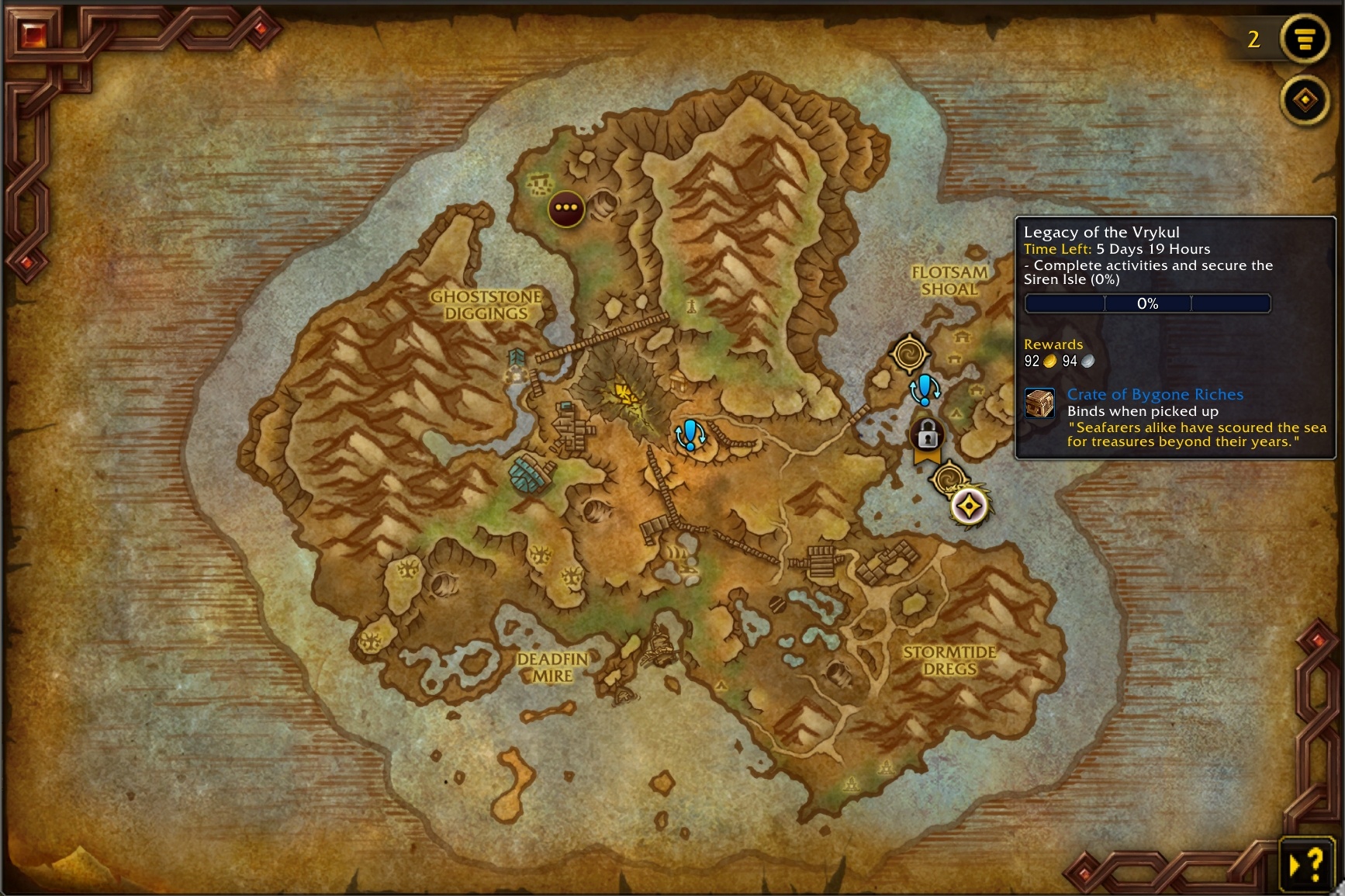Click the locked padlock banner marker

click(x=927, y=438)
